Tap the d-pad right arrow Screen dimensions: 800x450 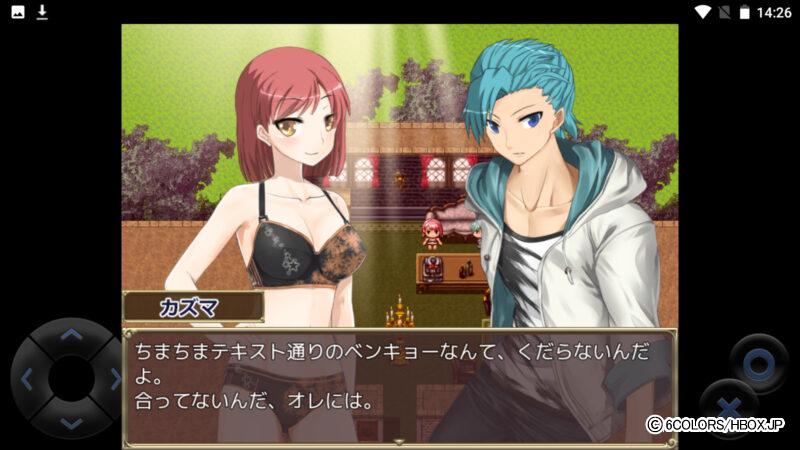(114, 379)
